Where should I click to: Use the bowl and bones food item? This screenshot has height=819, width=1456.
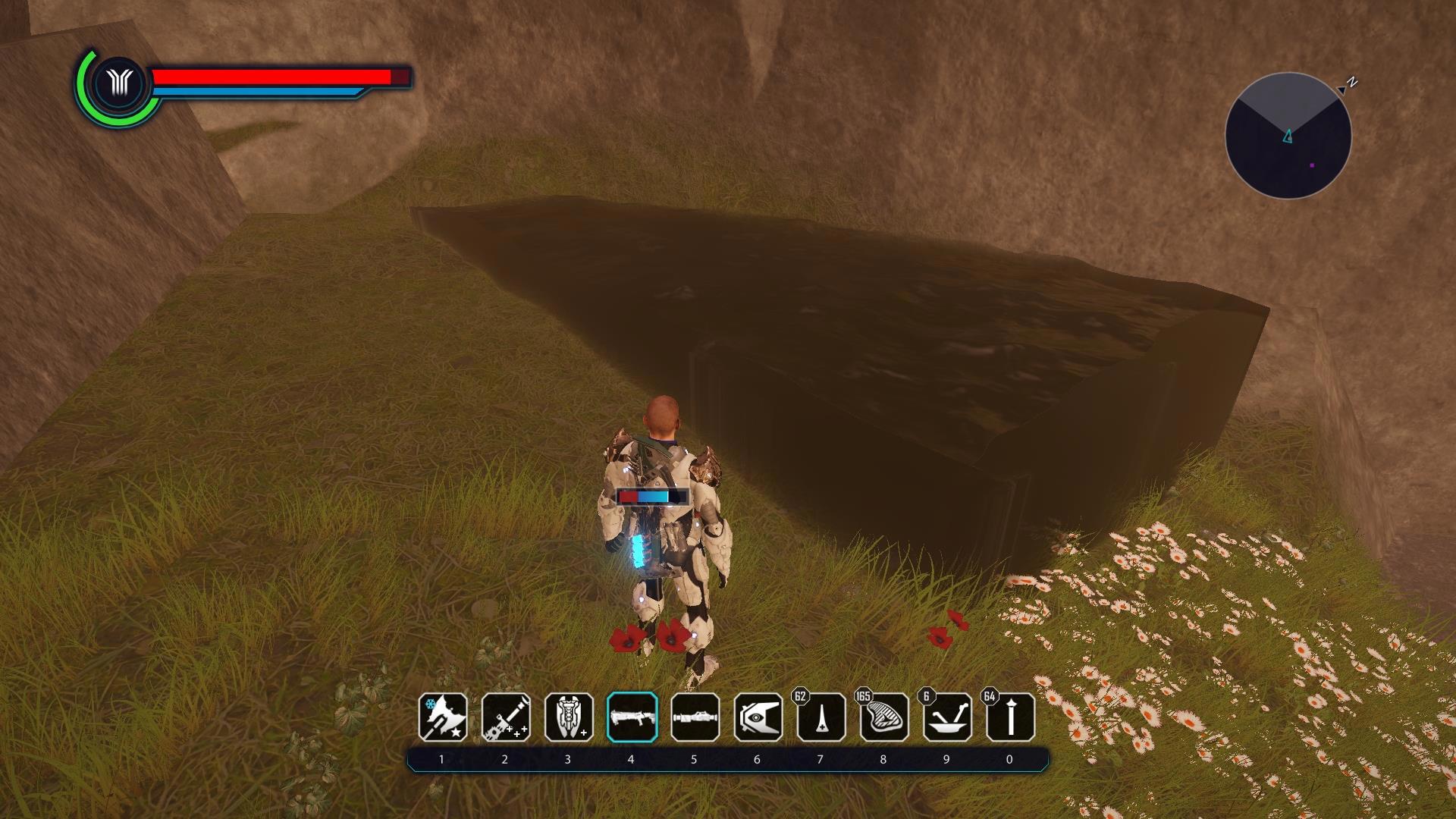point(947,717)
